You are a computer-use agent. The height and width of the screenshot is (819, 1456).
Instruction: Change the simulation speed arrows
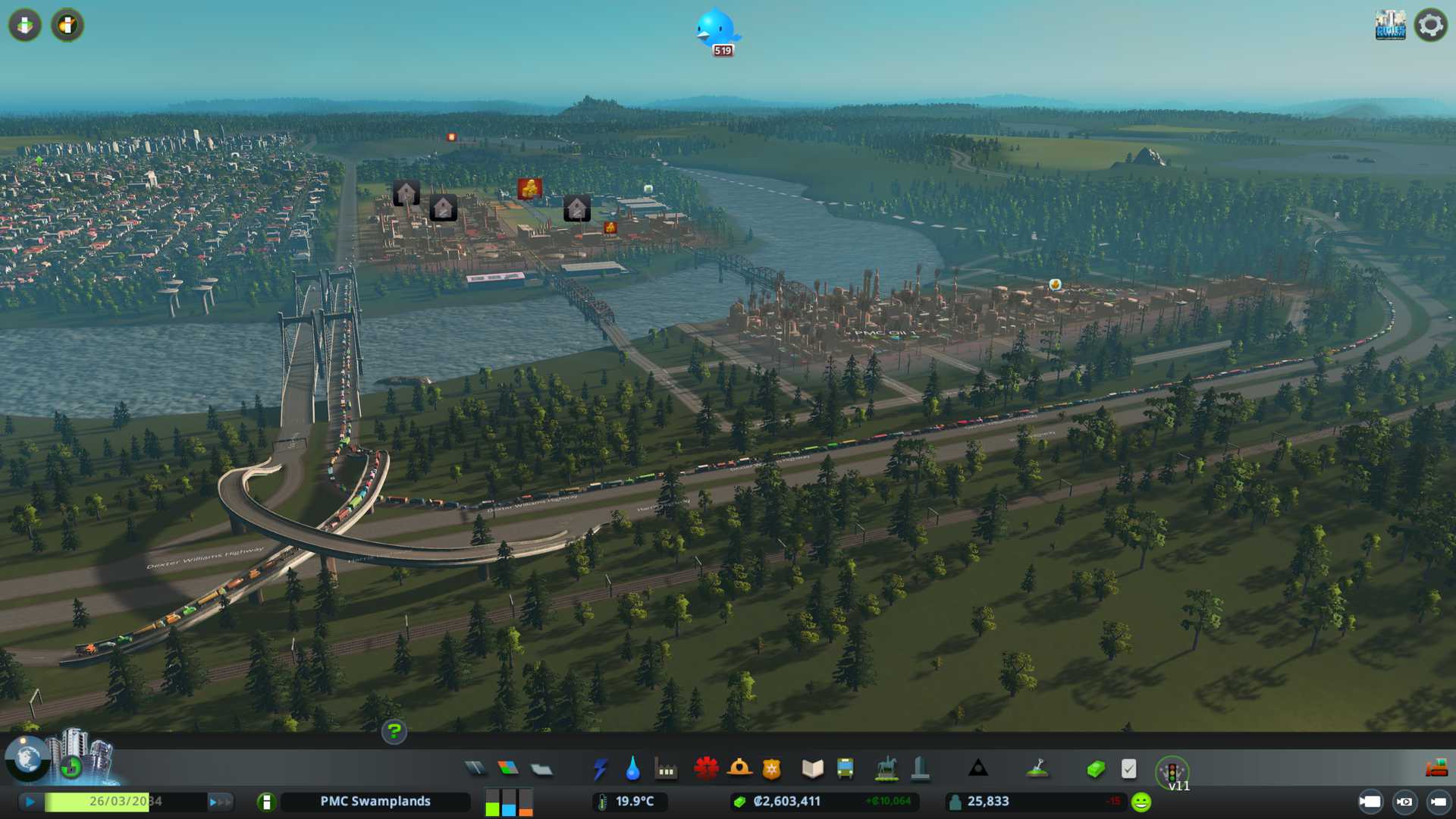(220, 802)
